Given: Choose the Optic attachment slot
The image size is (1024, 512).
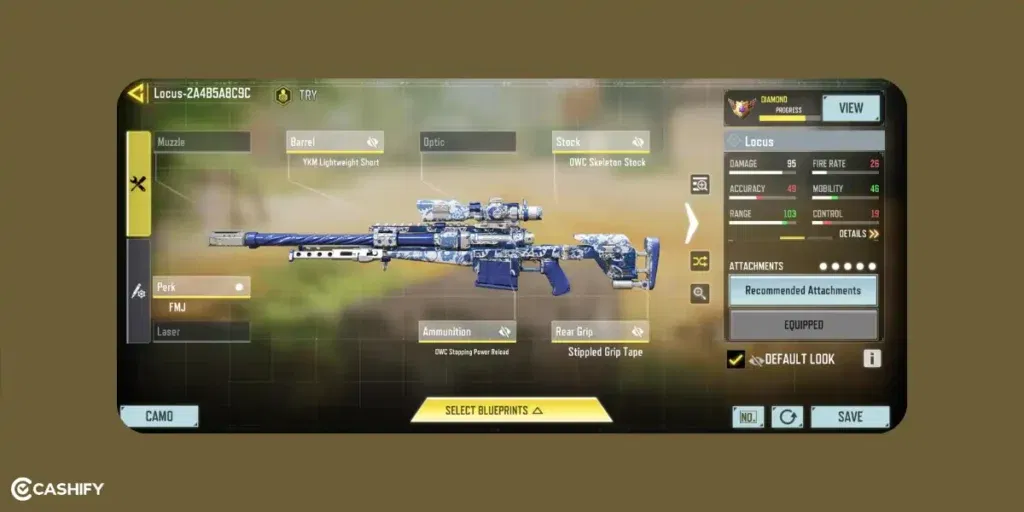Looking at the screenshot, I should [468, 142].
